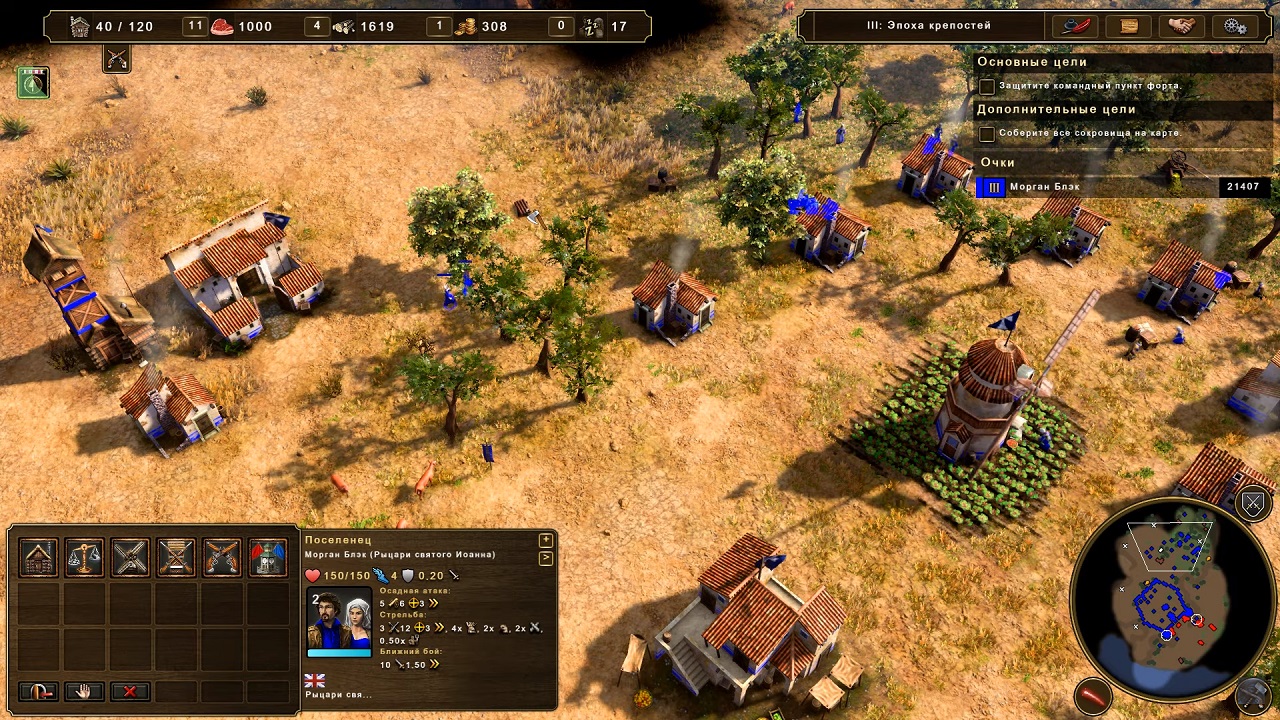This screenshot has width=1280, height=720.
Task: Click the open hand stop command
Action: click(85, 691)
